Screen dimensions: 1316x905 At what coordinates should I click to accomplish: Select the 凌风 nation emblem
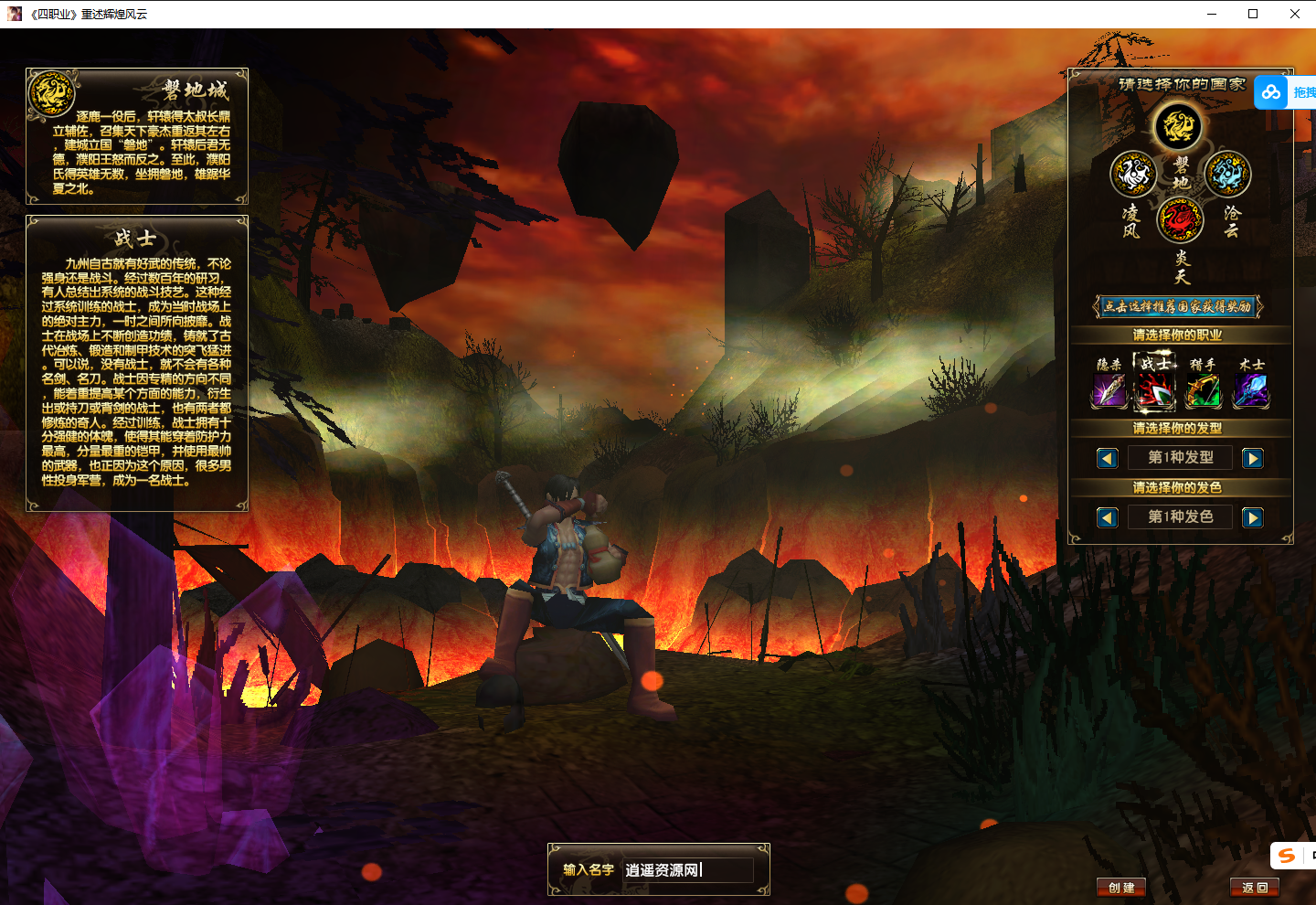click(x=1133, y=175)
